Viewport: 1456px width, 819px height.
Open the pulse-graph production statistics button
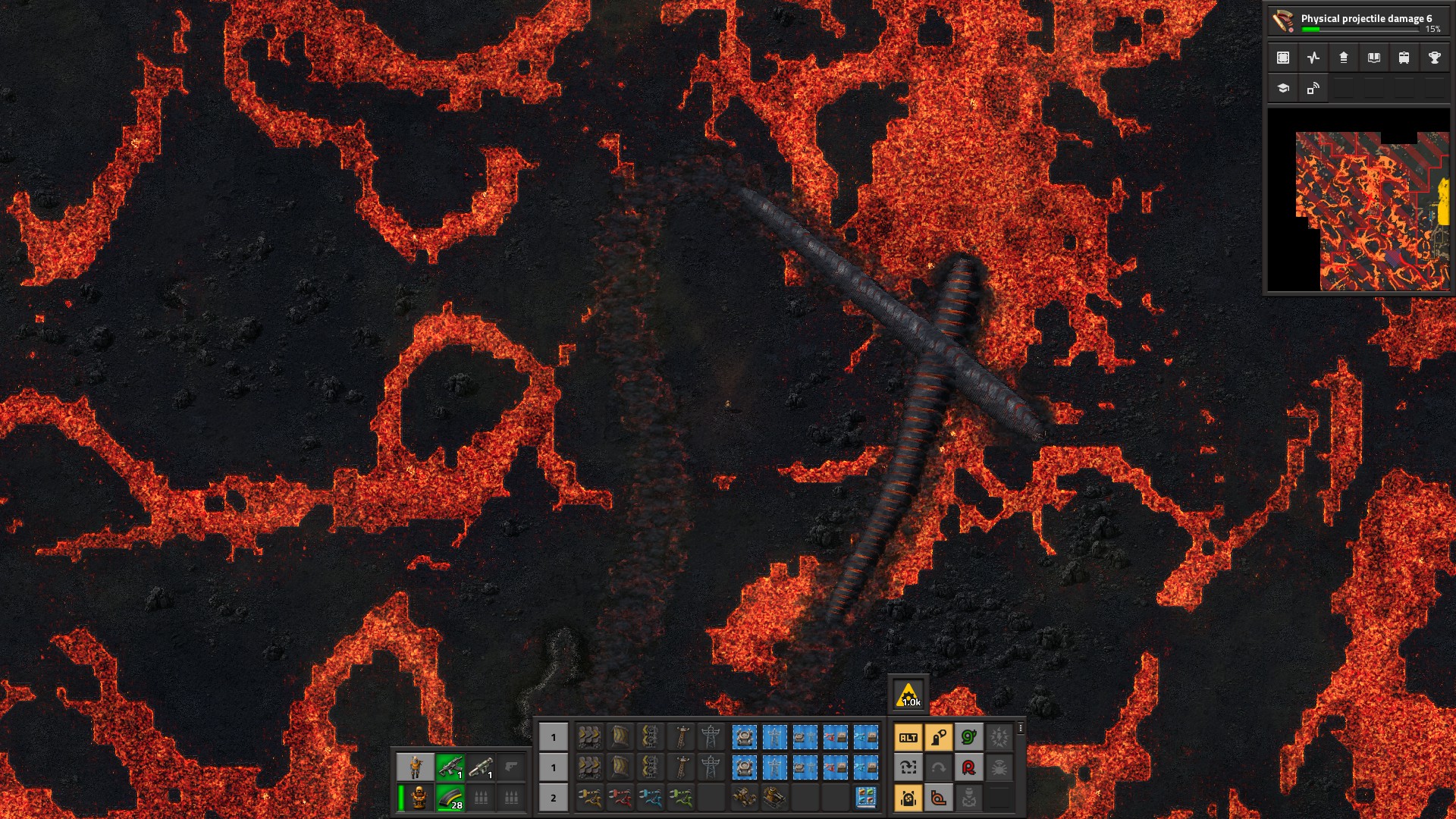(1313, 58)
